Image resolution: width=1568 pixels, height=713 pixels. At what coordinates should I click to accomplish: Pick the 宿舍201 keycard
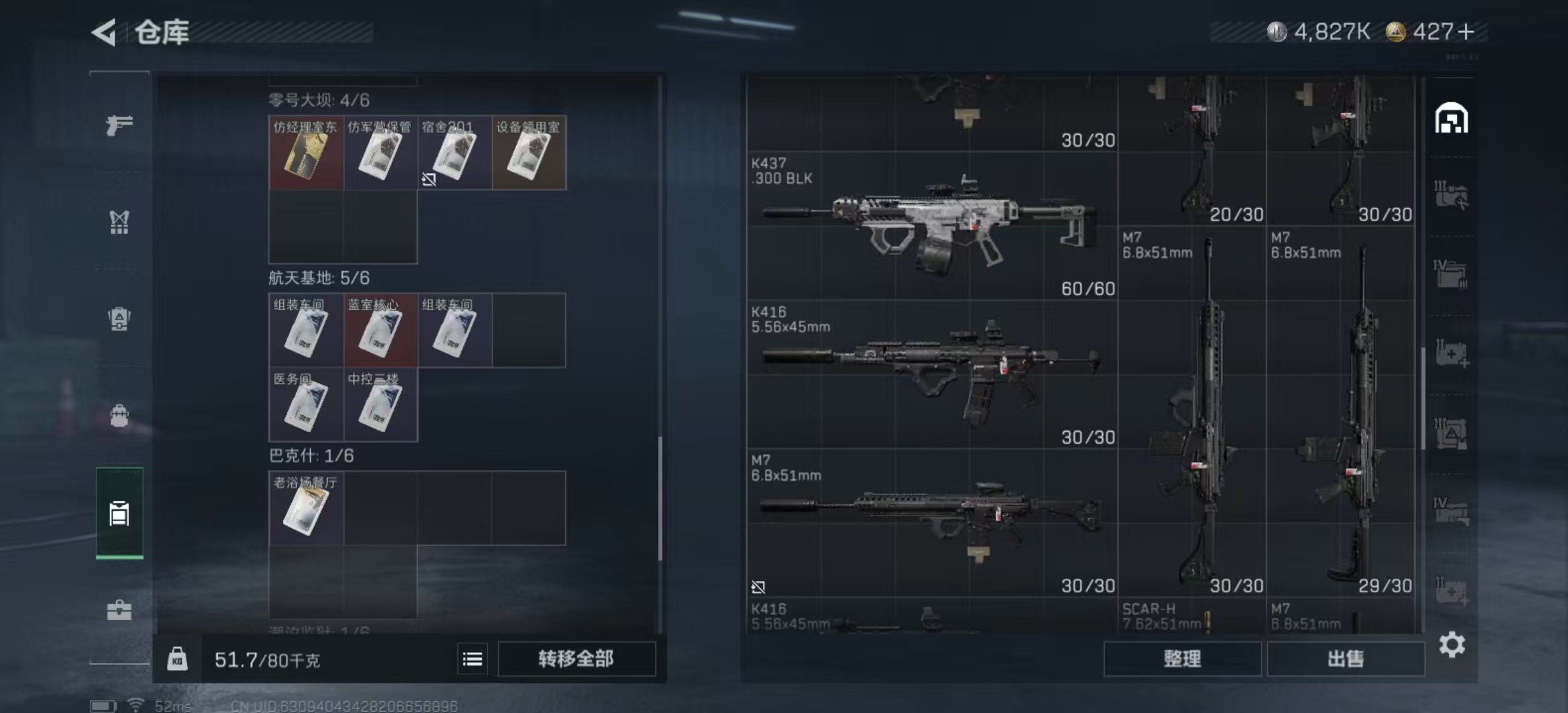[455, 153]
